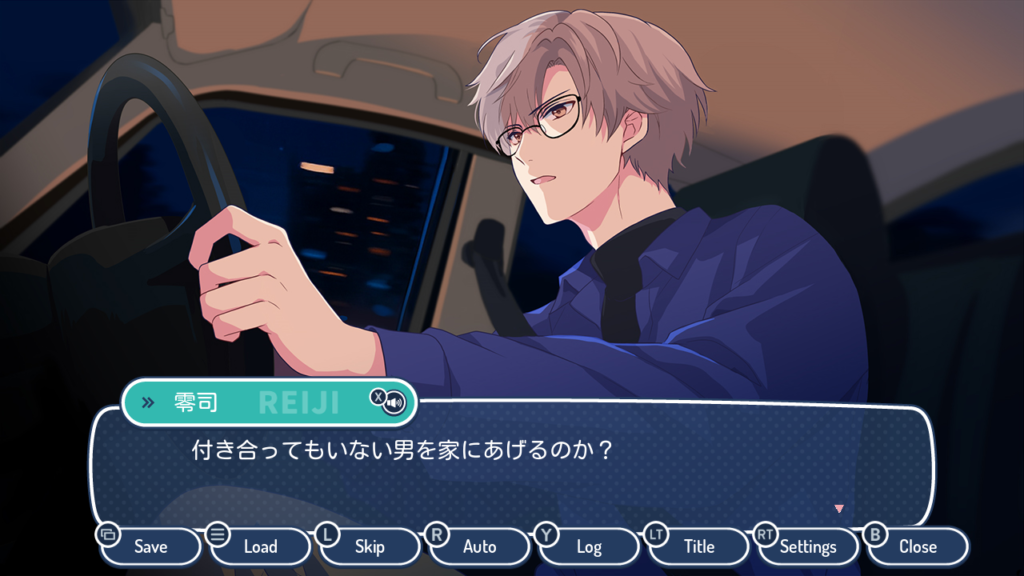This screenshot has height=576, width=1024.
Task: Turn on Auto text advance
Action: (479, 546)
